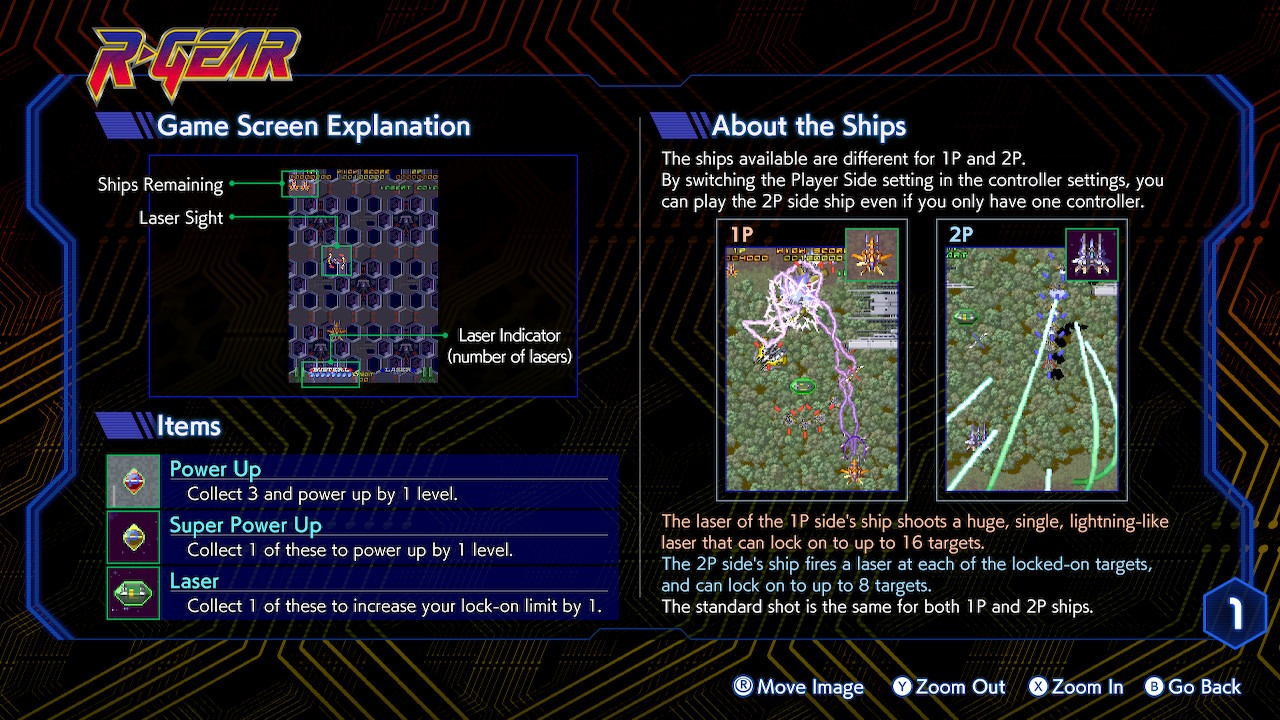Image resolution: width=1280 pixels, height=720 pixels.
Task: Click the Game Screen Explanation diagram image
Action: [x=363, y=276]
